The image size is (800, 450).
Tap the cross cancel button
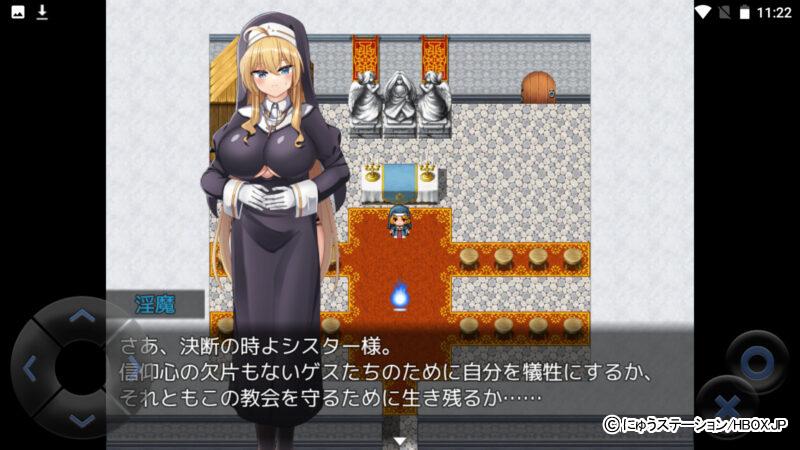[727, 406]
